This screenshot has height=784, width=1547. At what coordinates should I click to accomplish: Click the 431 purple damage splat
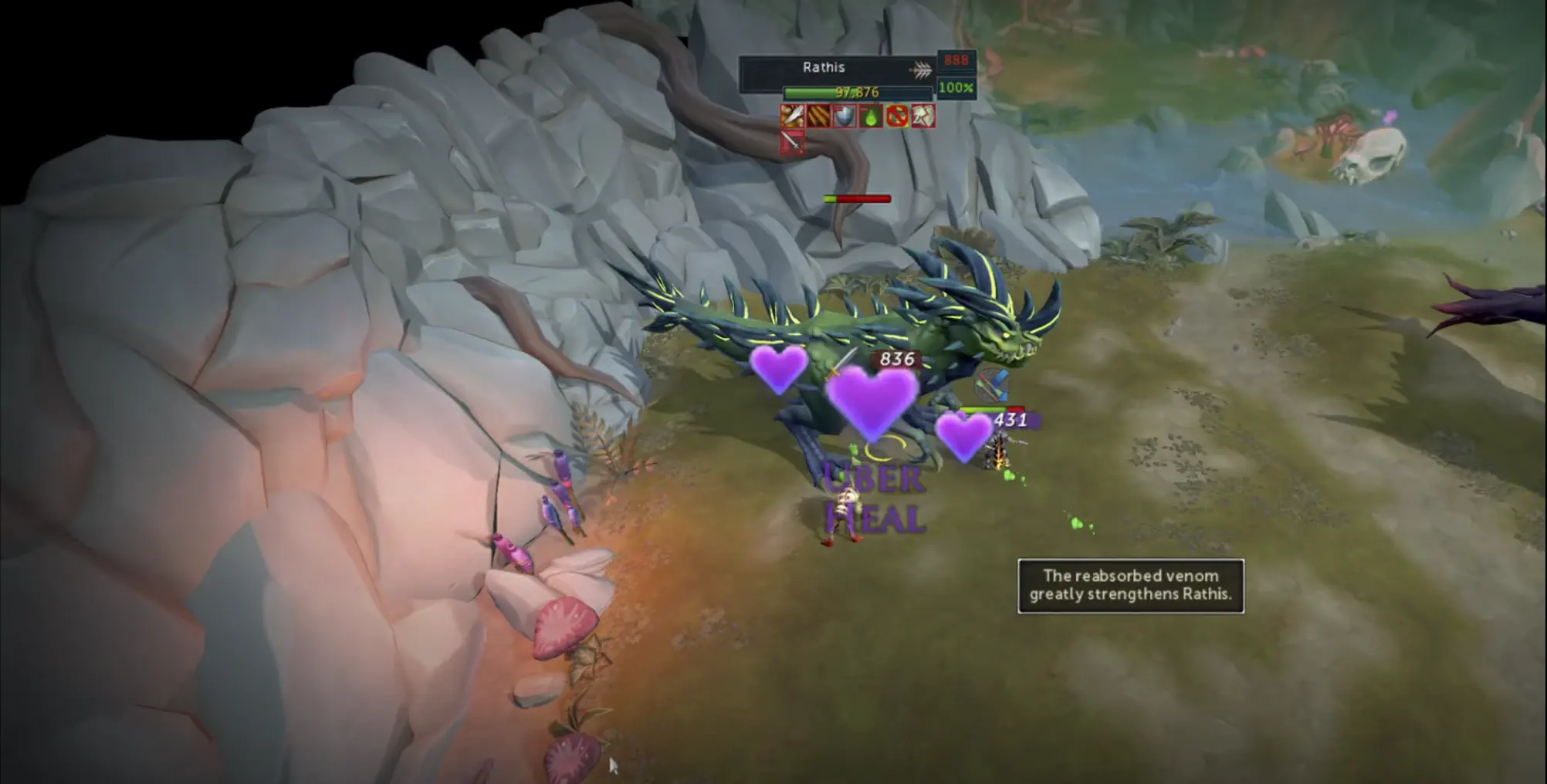[x=1012, y=420]
